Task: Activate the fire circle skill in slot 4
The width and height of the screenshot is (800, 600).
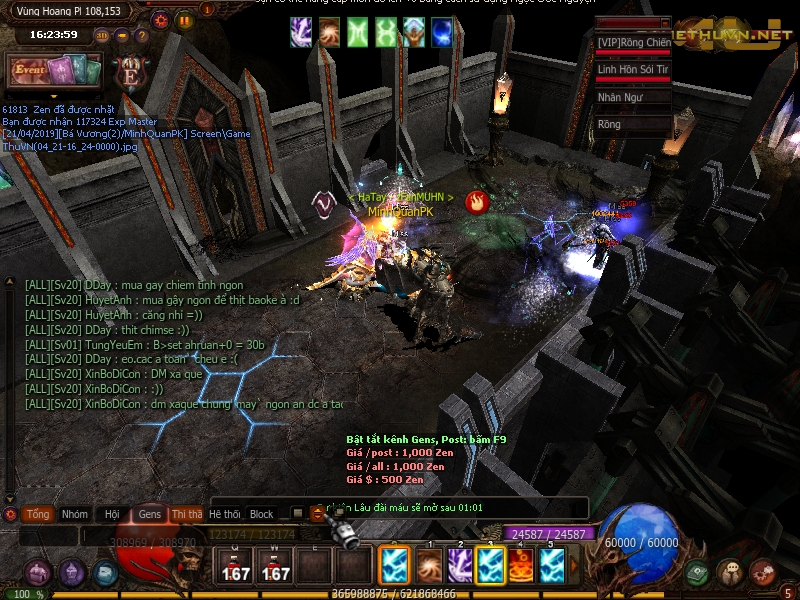Action: [x=521, y=566]
